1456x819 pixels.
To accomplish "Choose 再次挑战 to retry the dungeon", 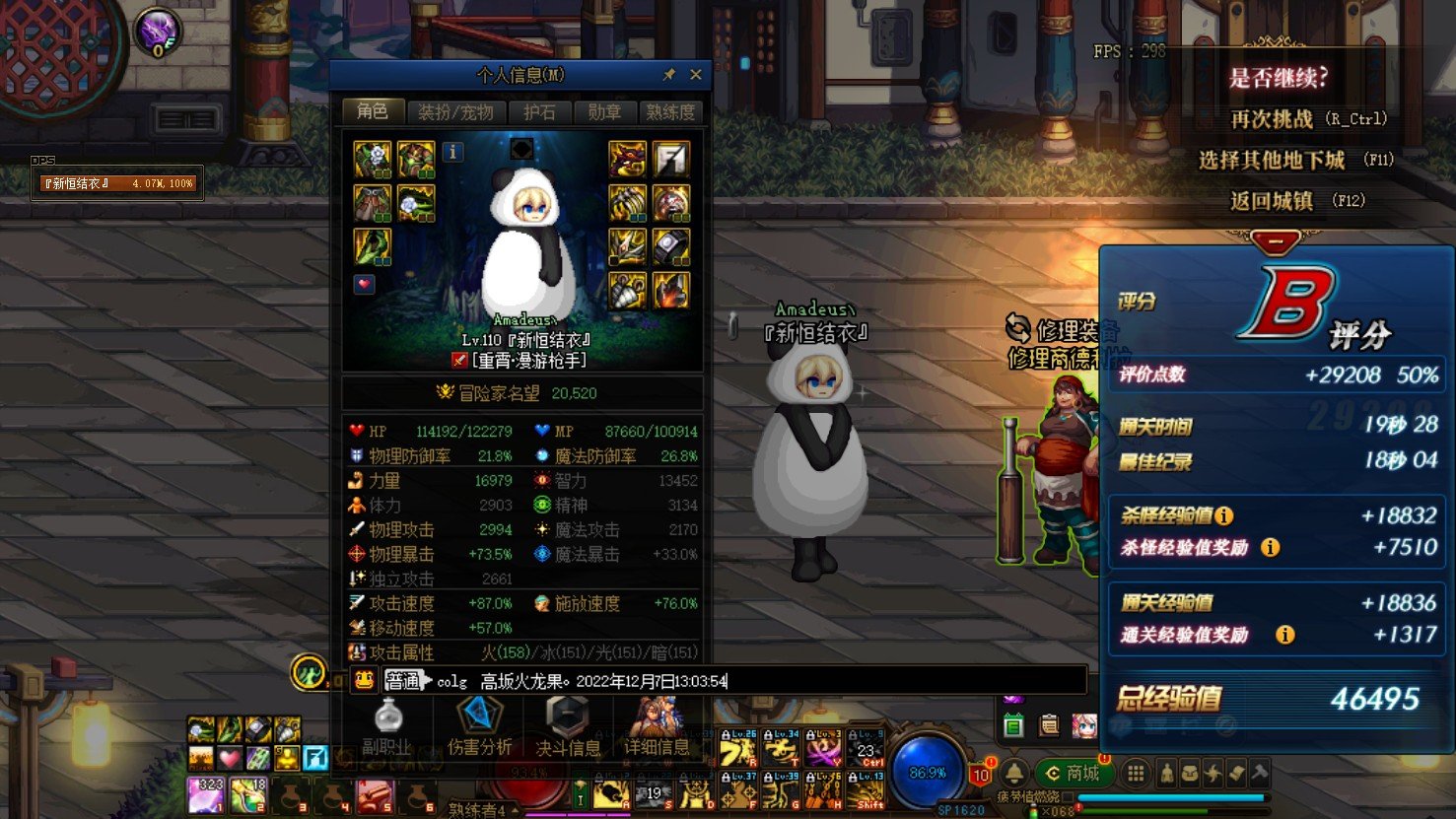I will pos(1272,119).
